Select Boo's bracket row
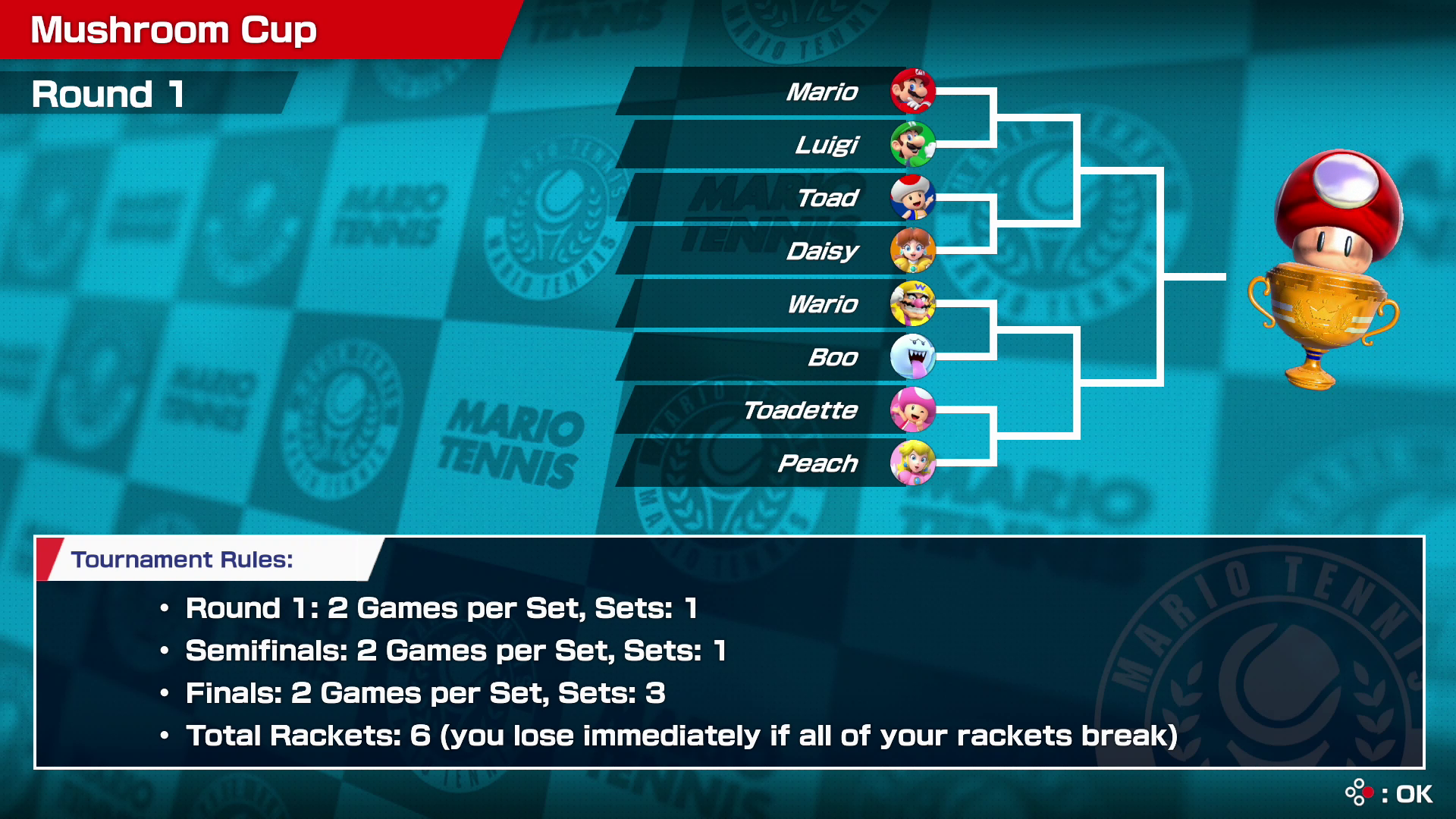1456x819 pixels. pos(773,357)
